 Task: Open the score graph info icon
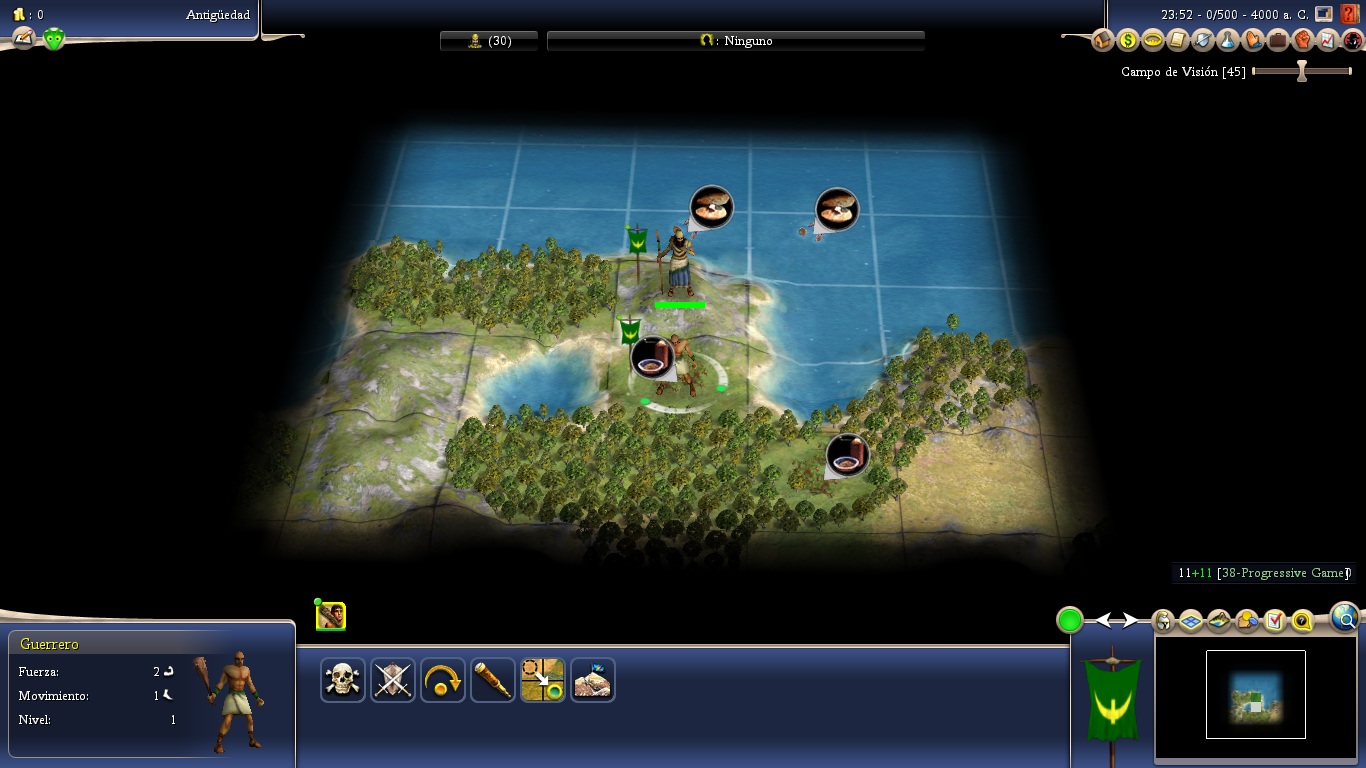point(1327,41)
